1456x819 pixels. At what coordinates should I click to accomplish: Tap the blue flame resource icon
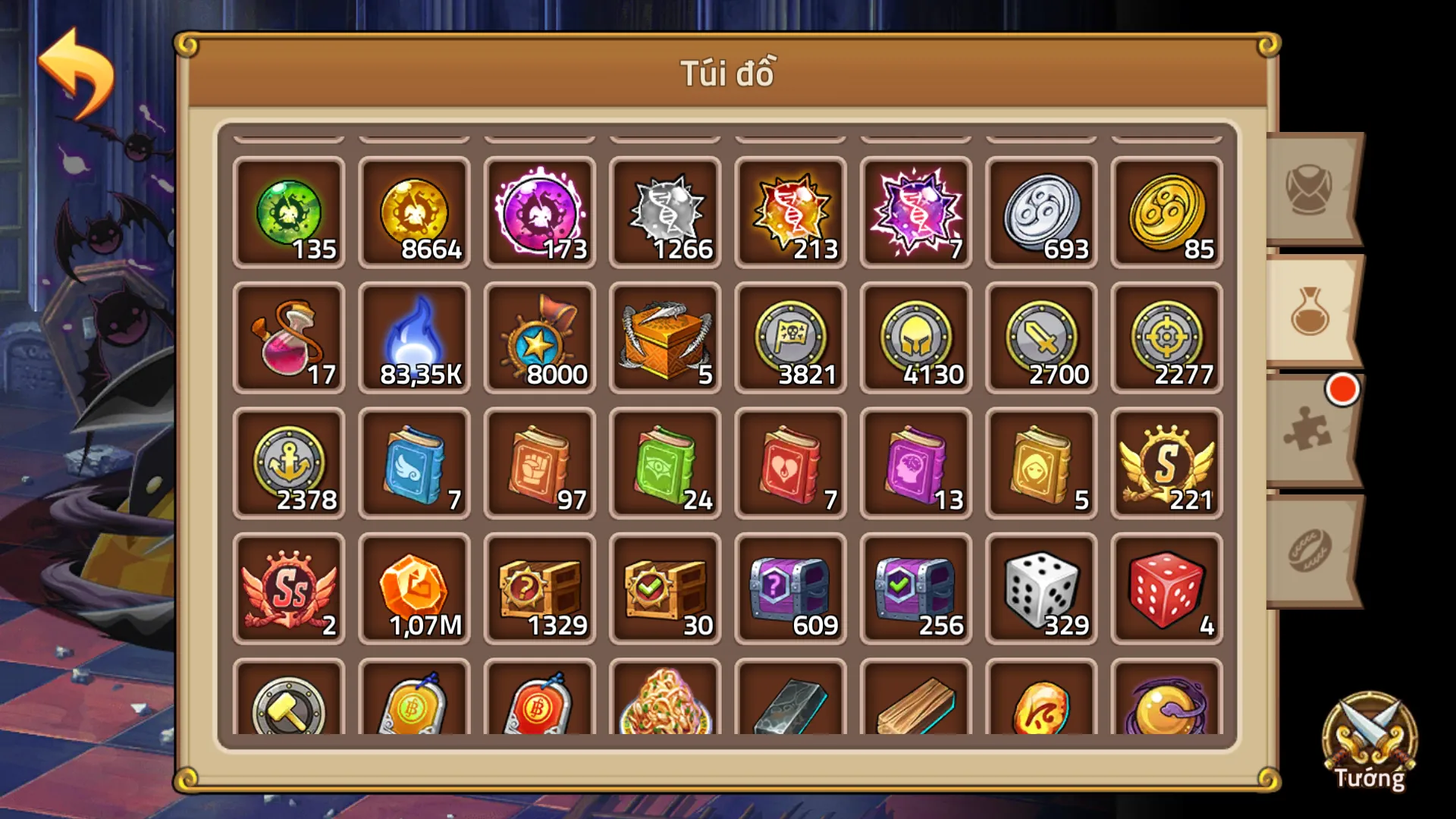pos(414,339)
